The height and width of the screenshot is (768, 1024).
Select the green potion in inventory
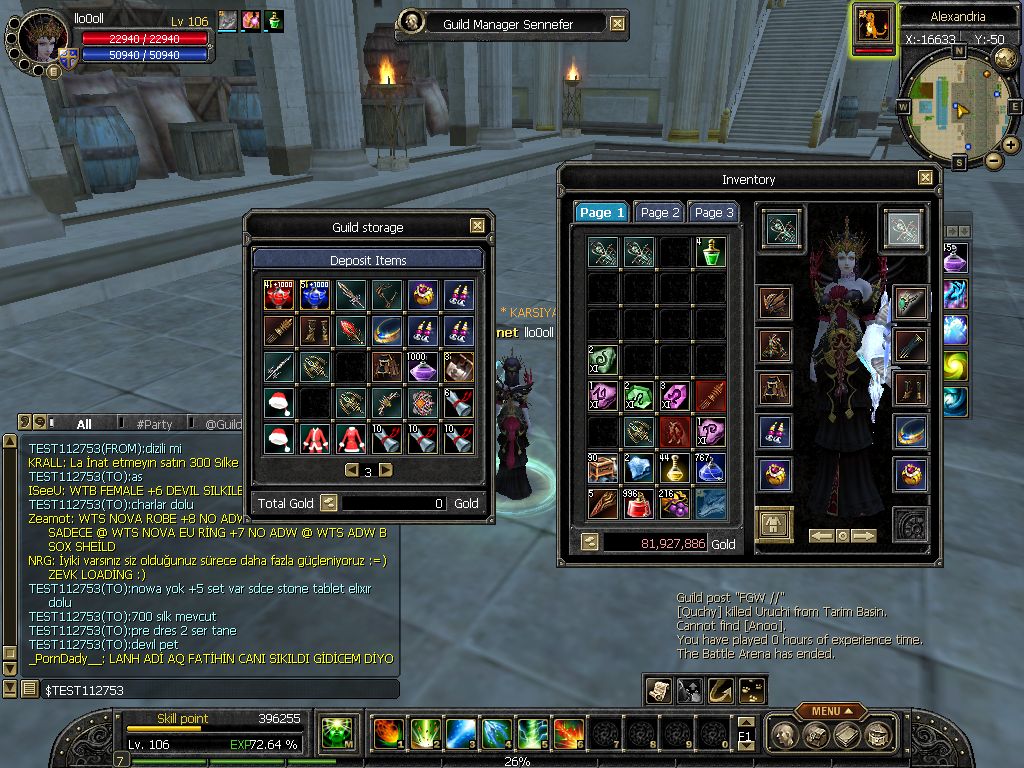click(x=711, y=251)
